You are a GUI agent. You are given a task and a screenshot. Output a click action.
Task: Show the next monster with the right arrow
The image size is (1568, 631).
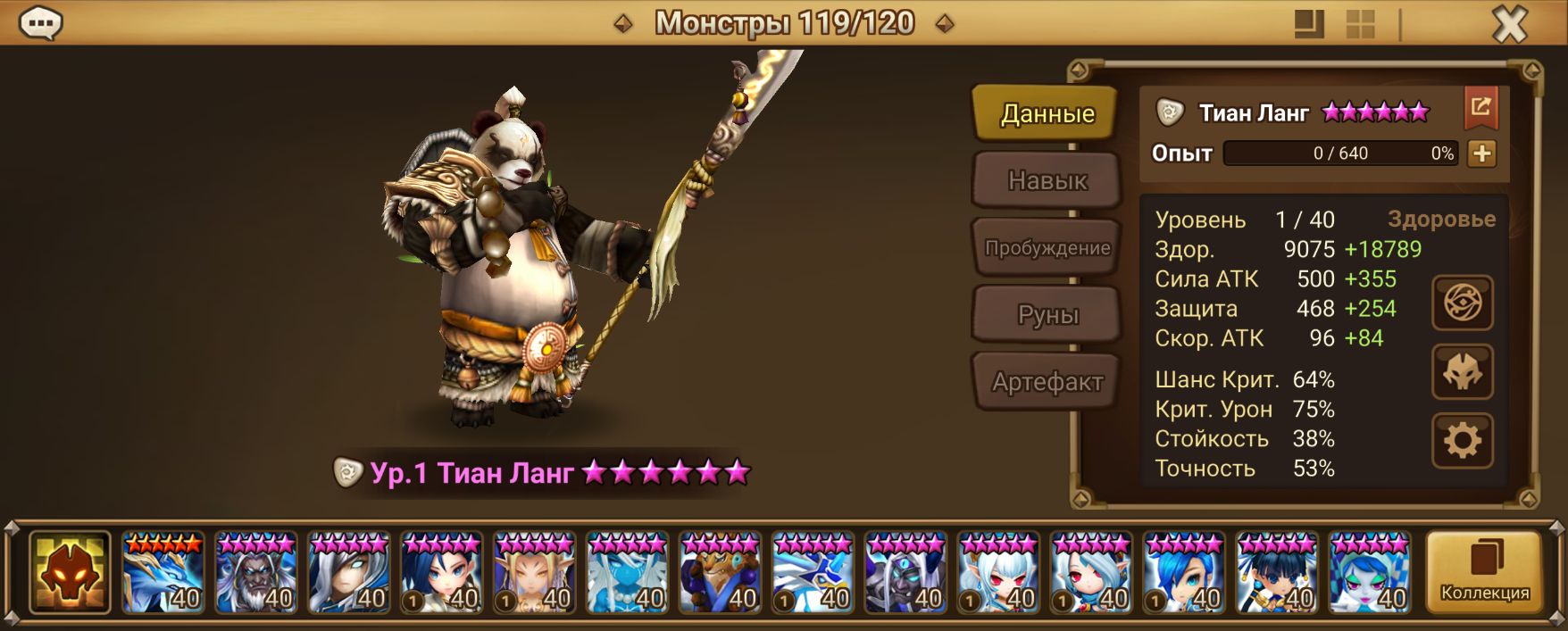tap(945, 24)
